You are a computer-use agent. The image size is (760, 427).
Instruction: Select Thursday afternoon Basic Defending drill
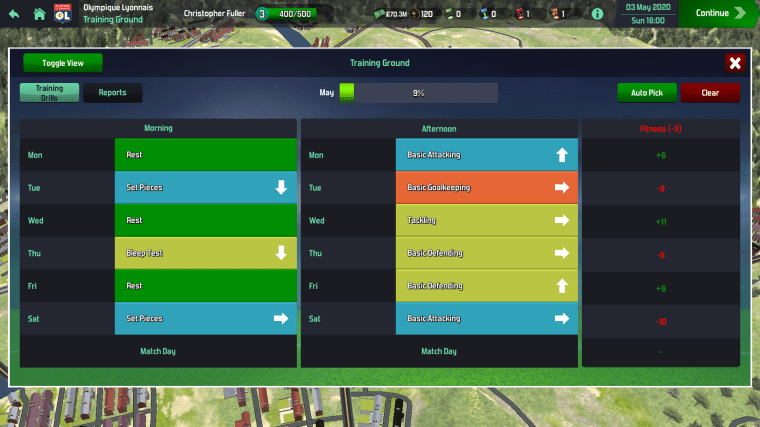point(487,253)
